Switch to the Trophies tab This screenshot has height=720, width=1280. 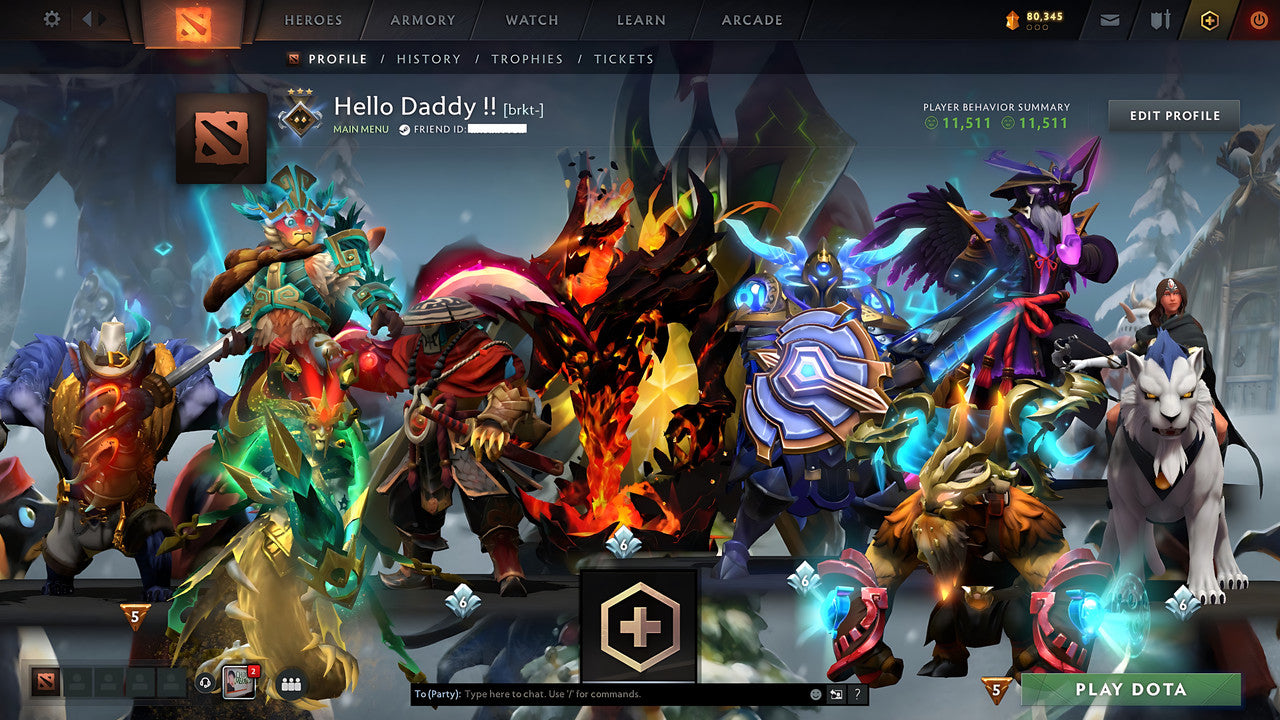coord(529,59)
